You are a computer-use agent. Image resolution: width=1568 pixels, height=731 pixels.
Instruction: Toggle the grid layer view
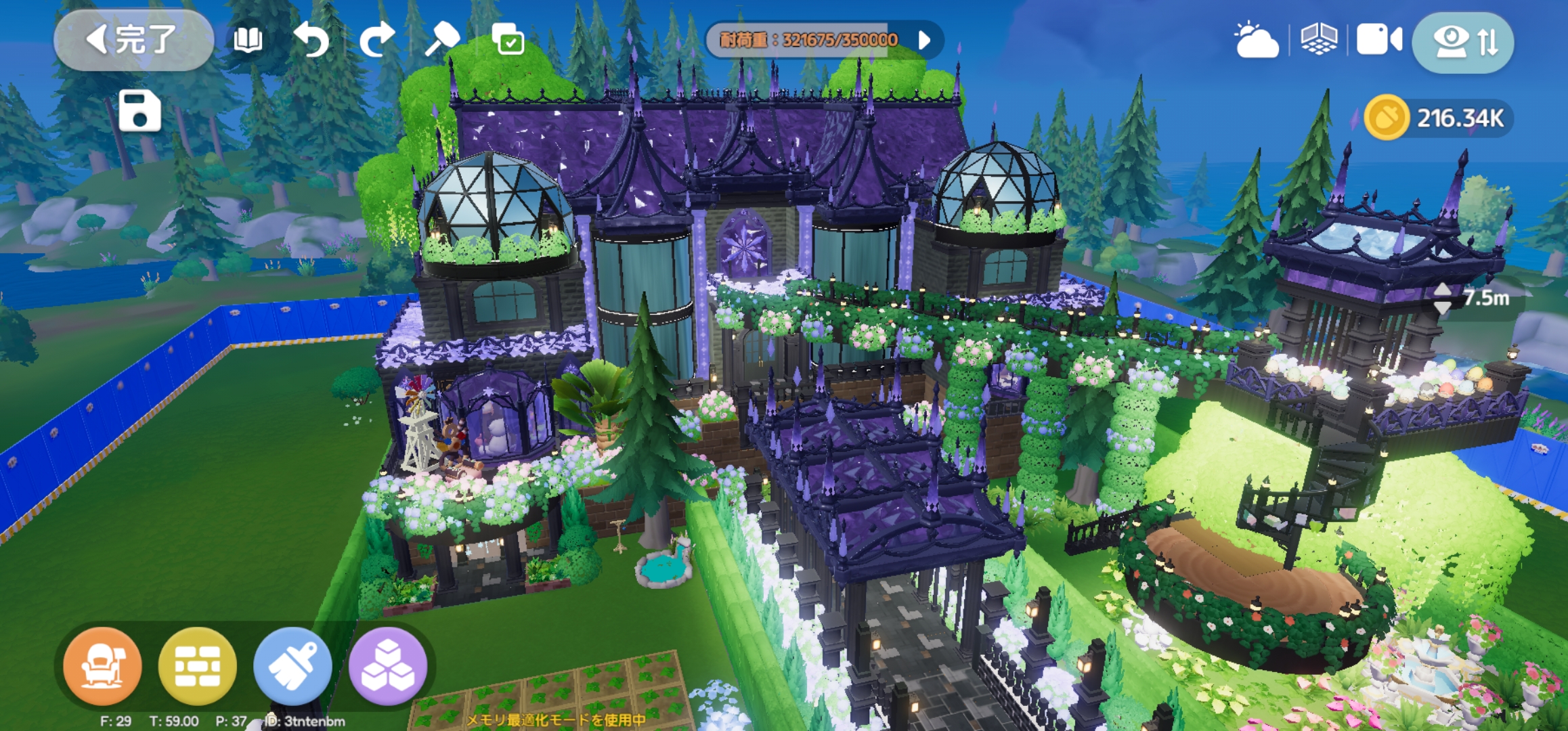pos(1319,40)
